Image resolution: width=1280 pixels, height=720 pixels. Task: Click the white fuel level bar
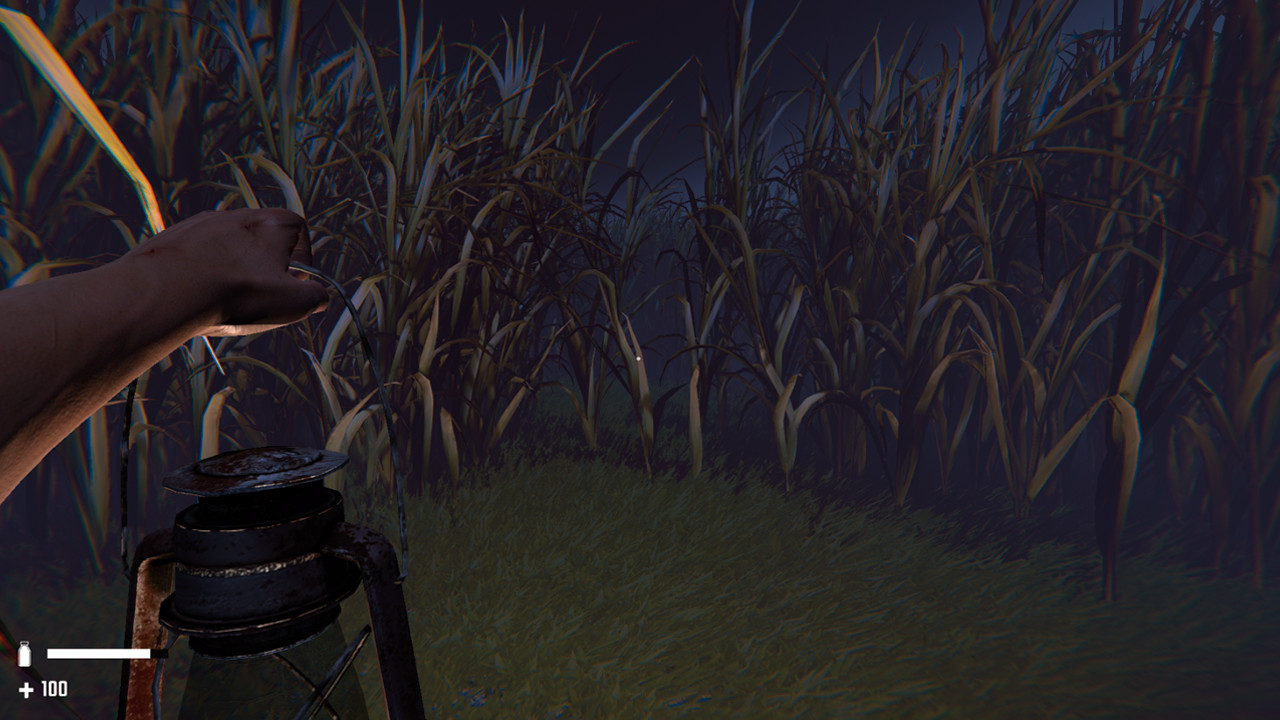pos(100,653)
